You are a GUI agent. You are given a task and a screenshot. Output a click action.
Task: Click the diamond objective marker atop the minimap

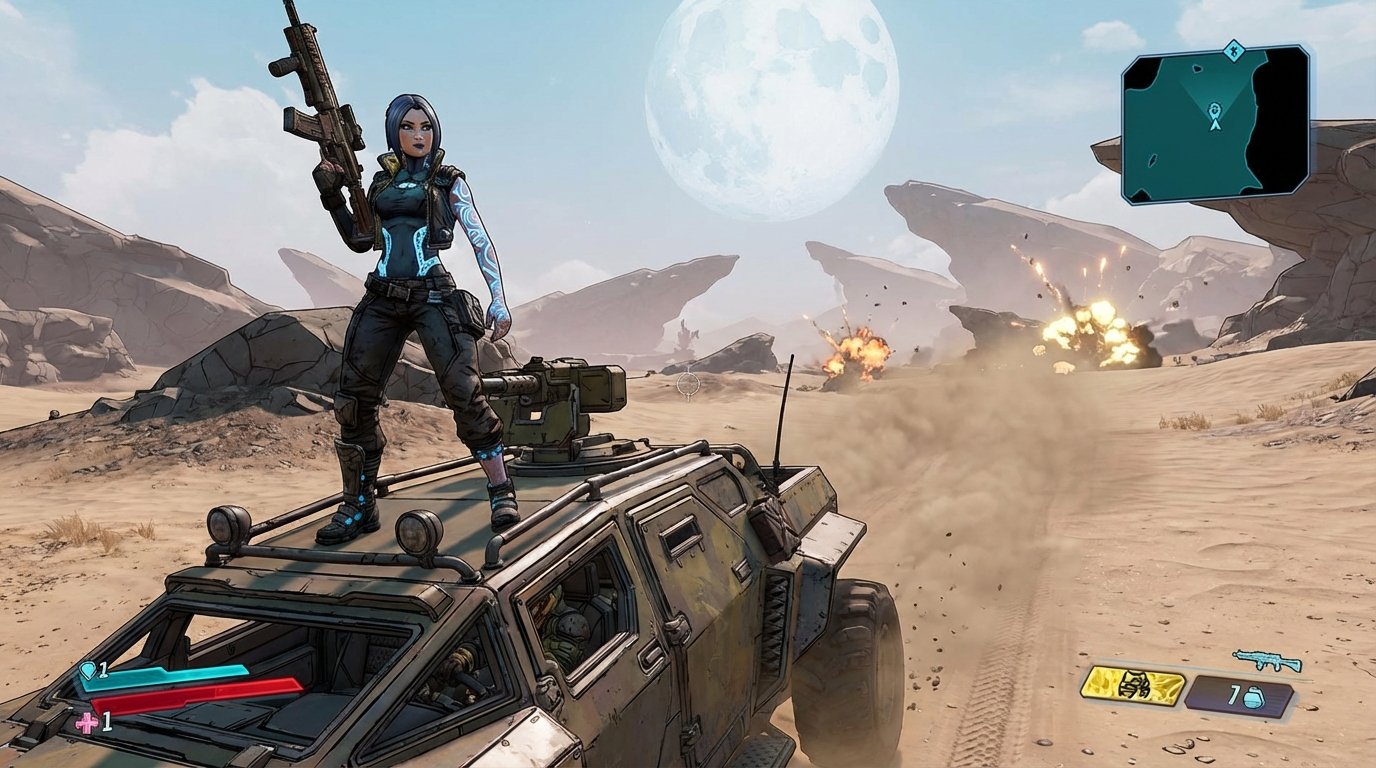pyautogui.click(x=1234, y=50)
